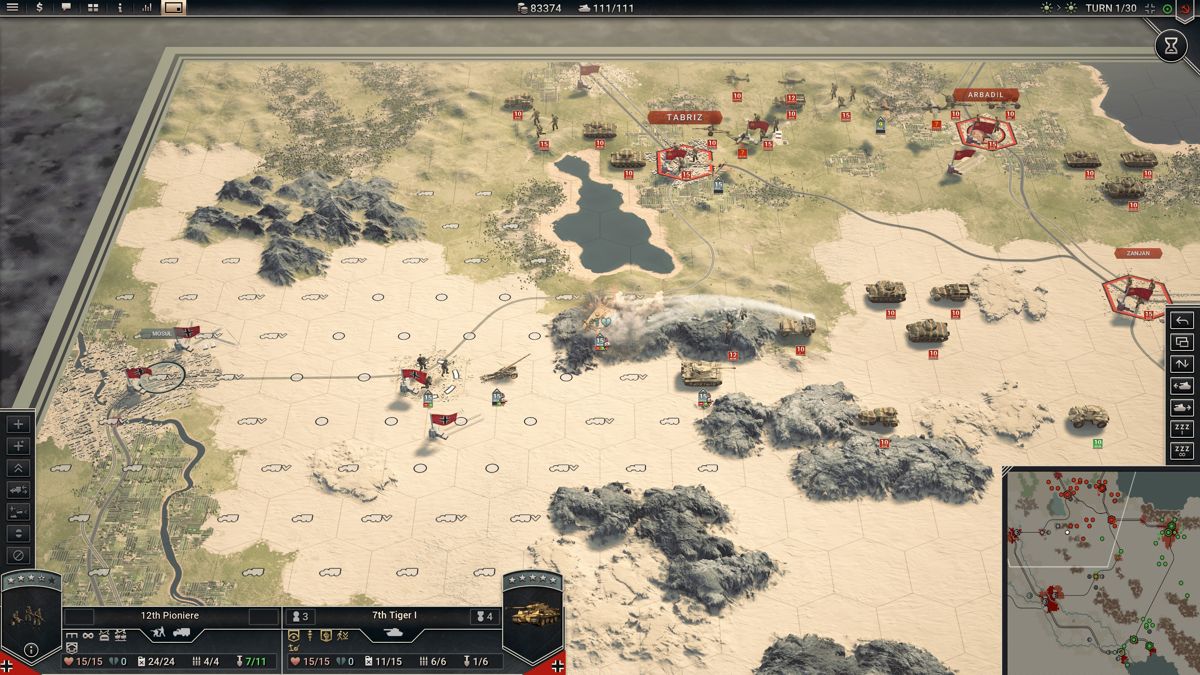
Task: Click the double chevron upgrade button
Action: pos(18,468)
